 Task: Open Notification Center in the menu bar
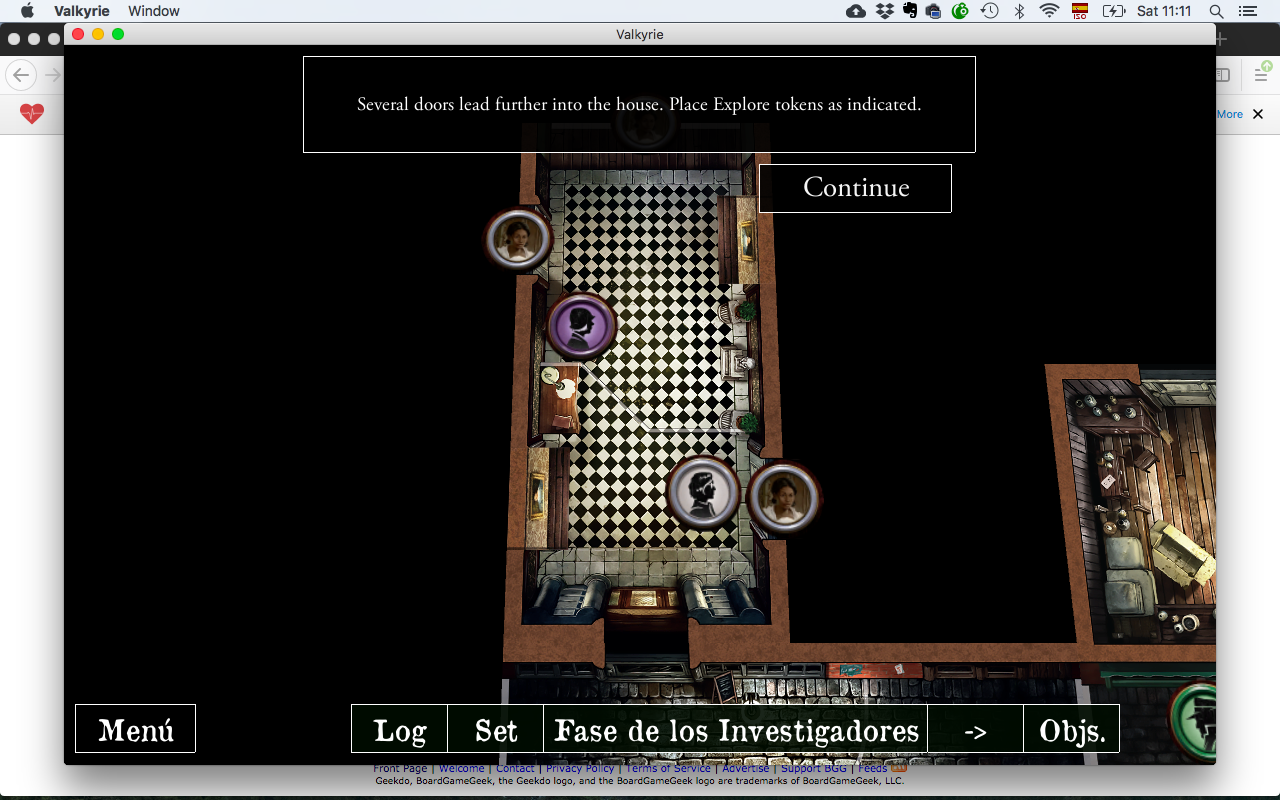[x=1247, y=11]
